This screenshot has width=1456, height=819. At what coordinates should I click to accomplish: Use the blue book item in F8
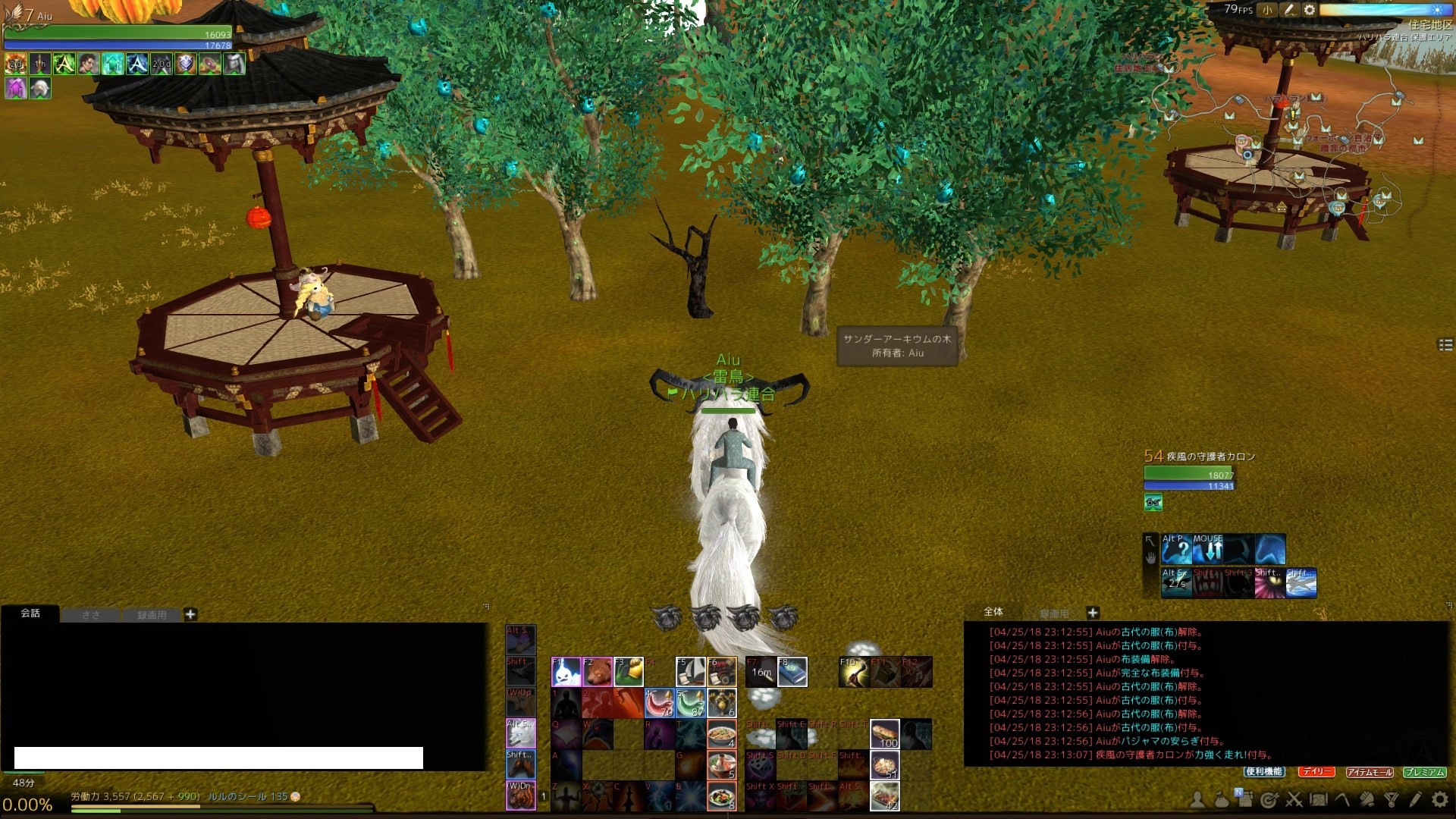point(792,672)
